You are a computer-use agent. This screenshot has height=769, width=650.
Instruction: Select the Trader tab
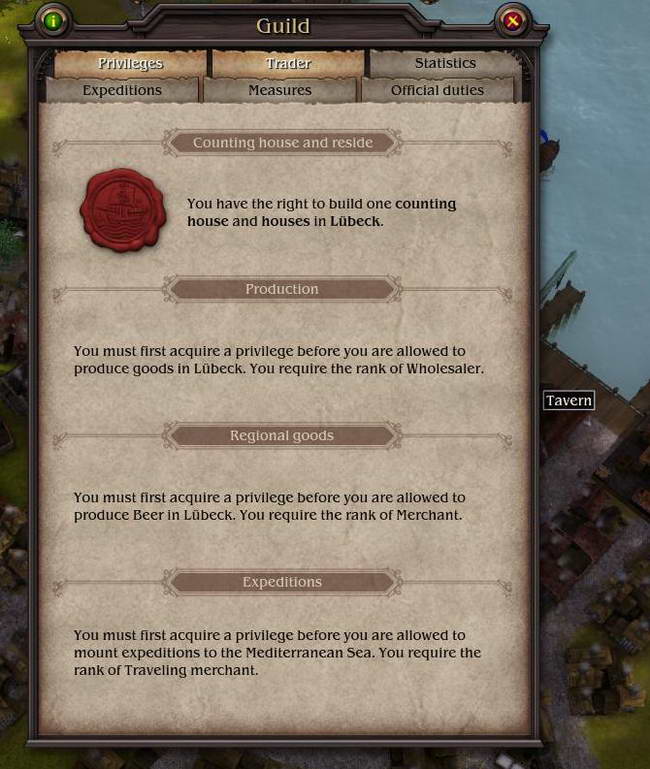coord(288,63)
